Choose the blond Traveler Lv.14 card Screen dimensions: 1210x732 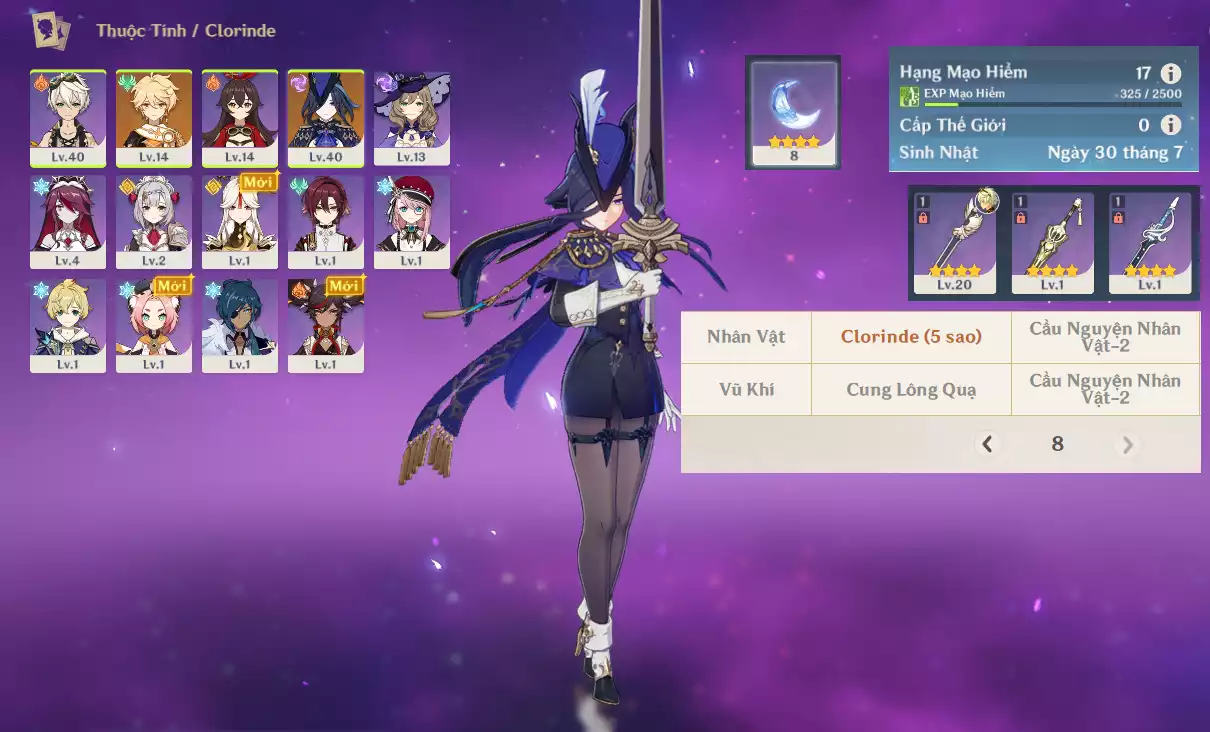point(154,118)
